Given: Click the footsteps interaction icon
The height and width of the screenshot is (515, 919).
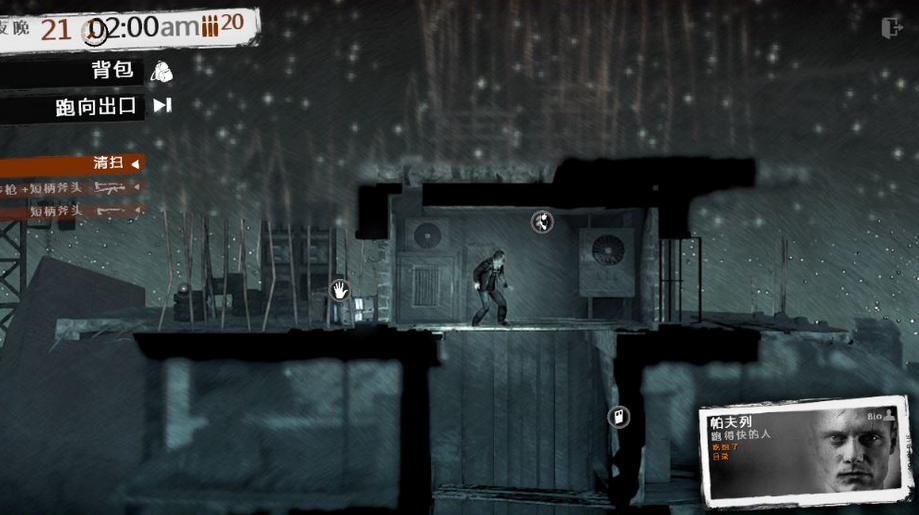Looking at the screenshot, I should 542,221.
